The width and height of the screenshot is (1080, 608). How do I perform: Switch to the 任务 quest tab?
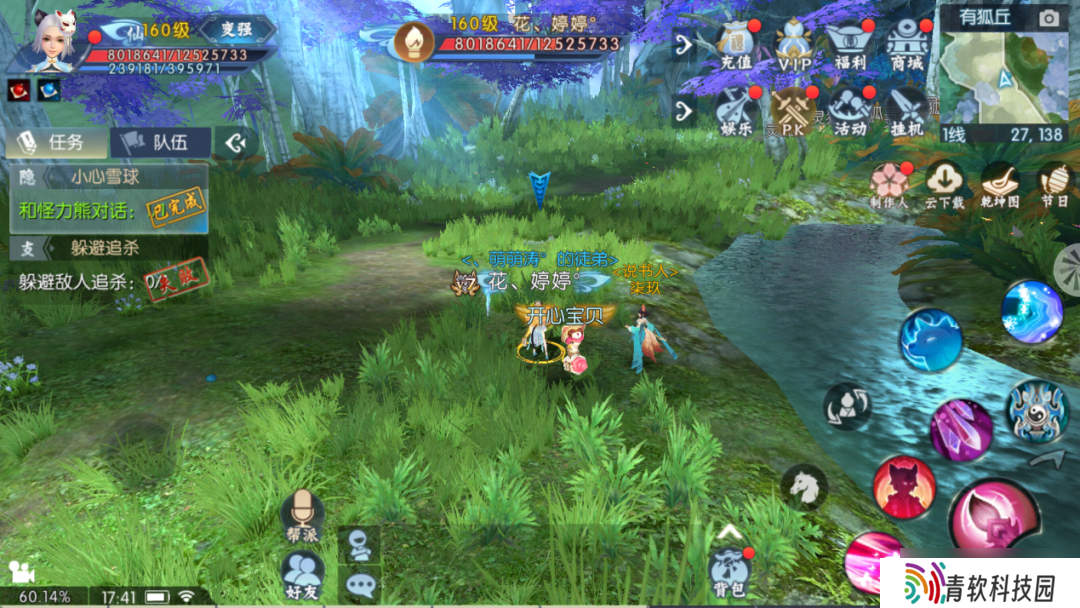pos(57,143)
